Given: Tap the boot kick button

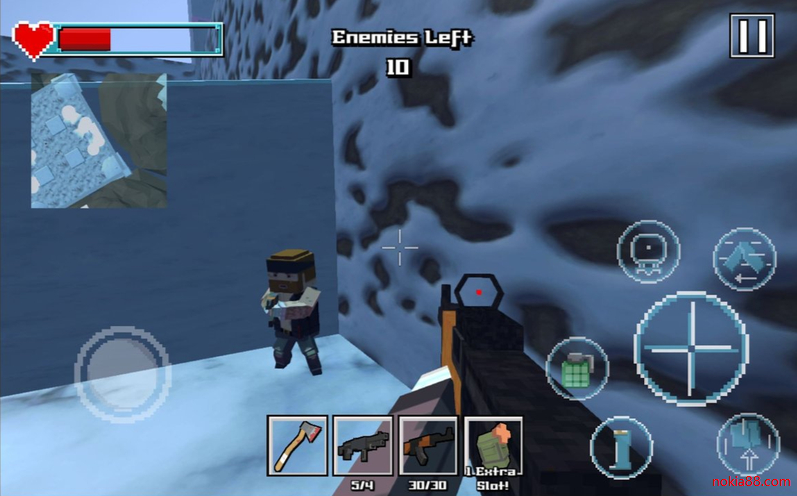Looking at the screenshot, I should [620, 445].
